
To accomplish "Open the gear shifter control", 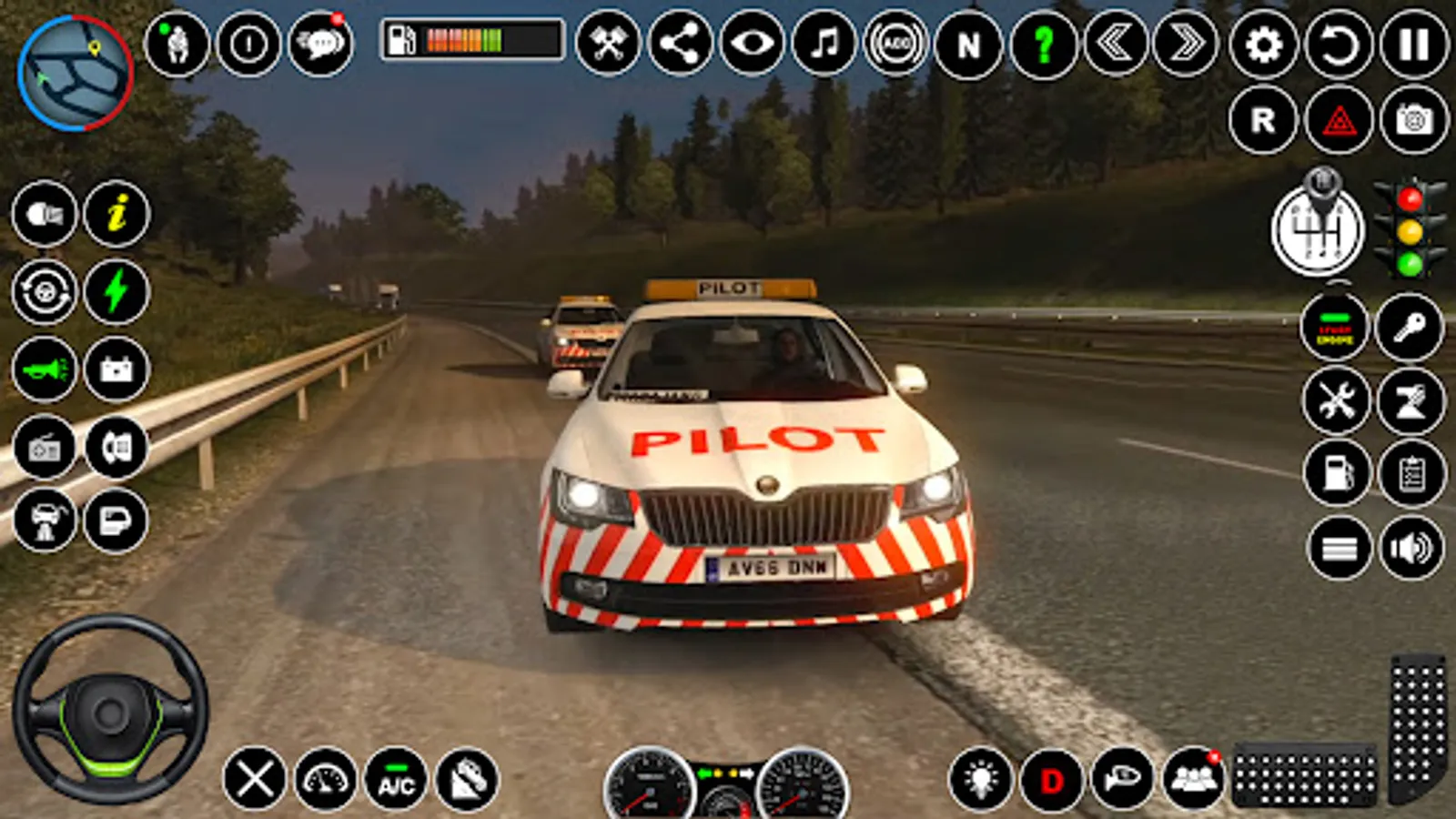I will (x=1318, y=227).
